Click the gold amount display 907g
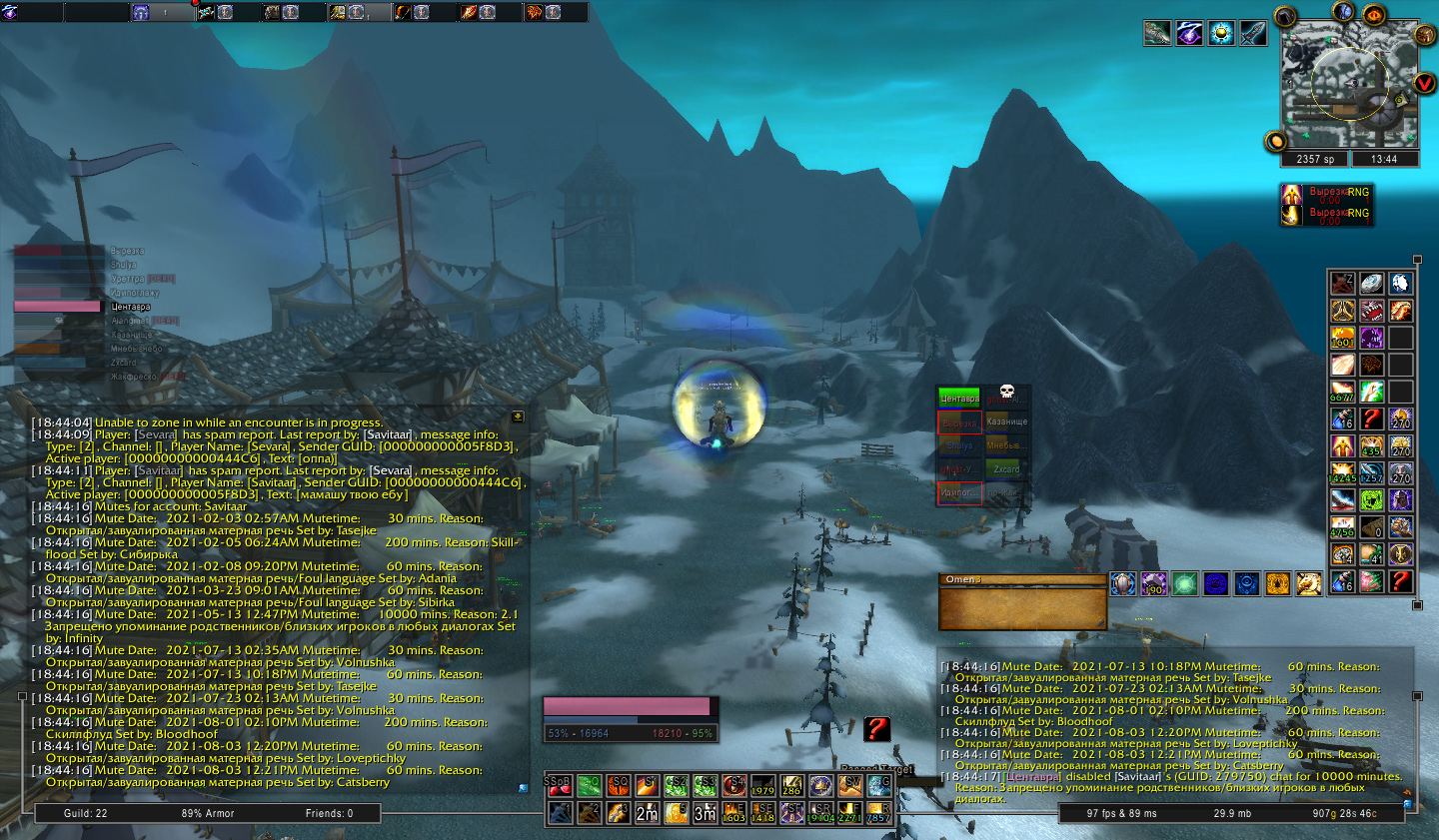The width and height of the screenshot is (1439, 840). click(1344, 813)
